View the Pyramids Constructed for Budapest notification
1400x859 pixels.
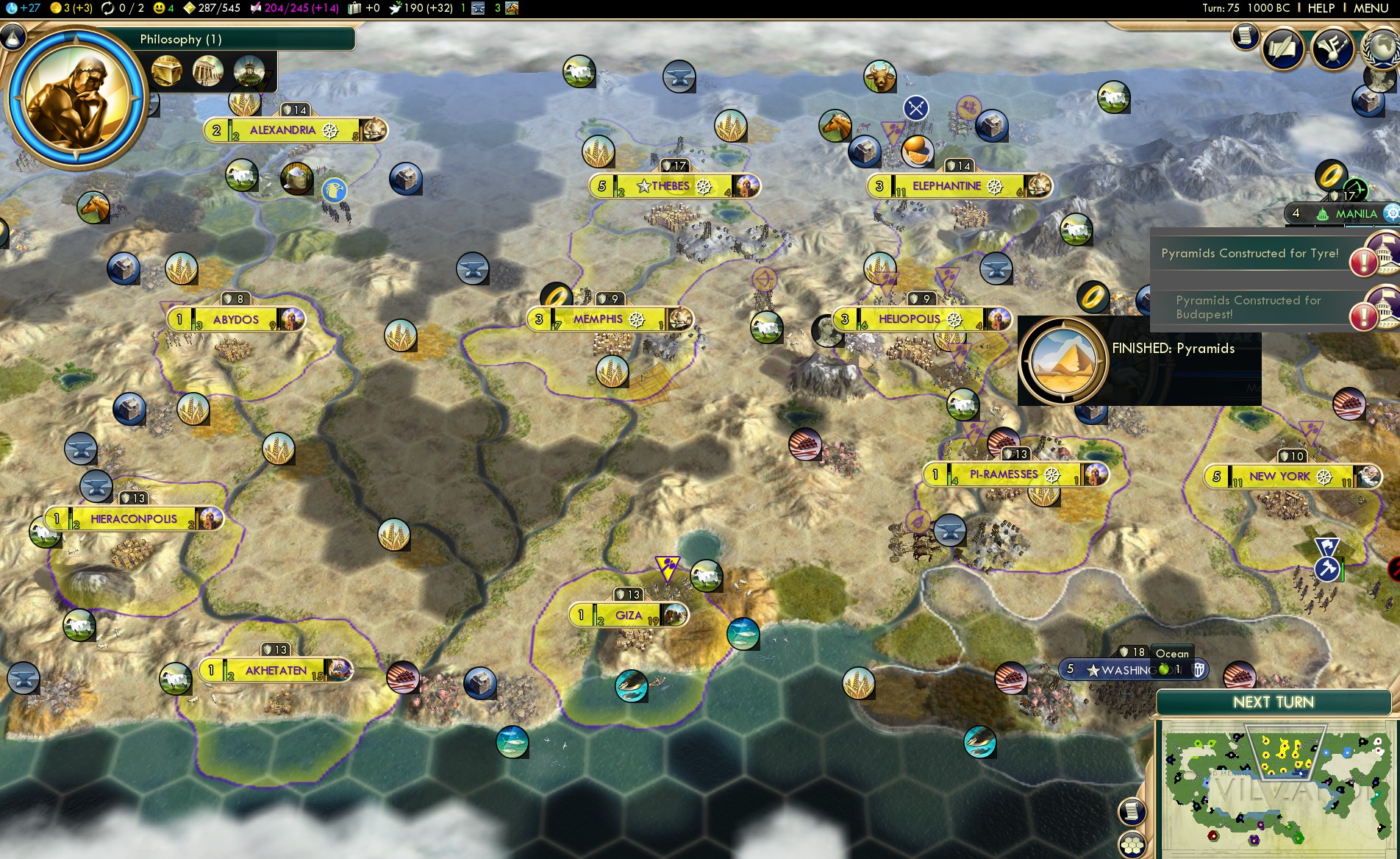(x=1250, y=307)
